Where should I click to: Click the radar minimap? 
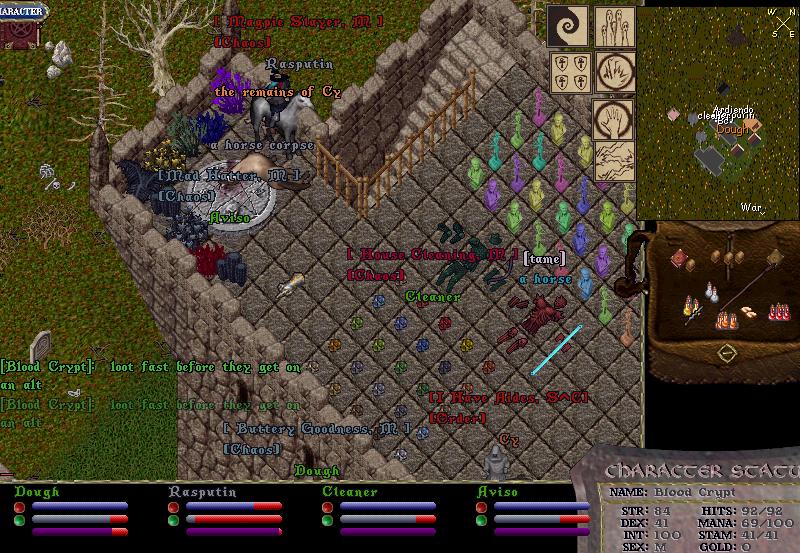[718, 110]
